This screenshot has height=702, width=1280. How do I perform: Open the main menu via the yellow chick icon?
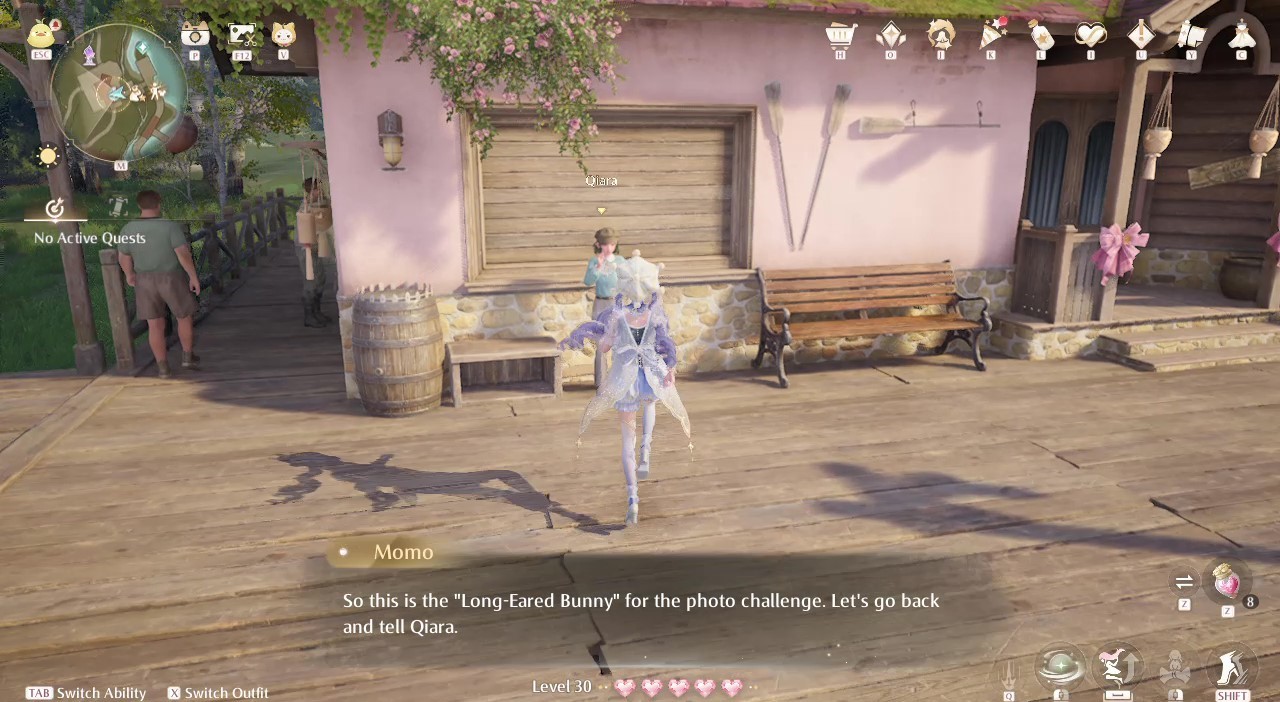pyautogui.click(x=41, y=34)
